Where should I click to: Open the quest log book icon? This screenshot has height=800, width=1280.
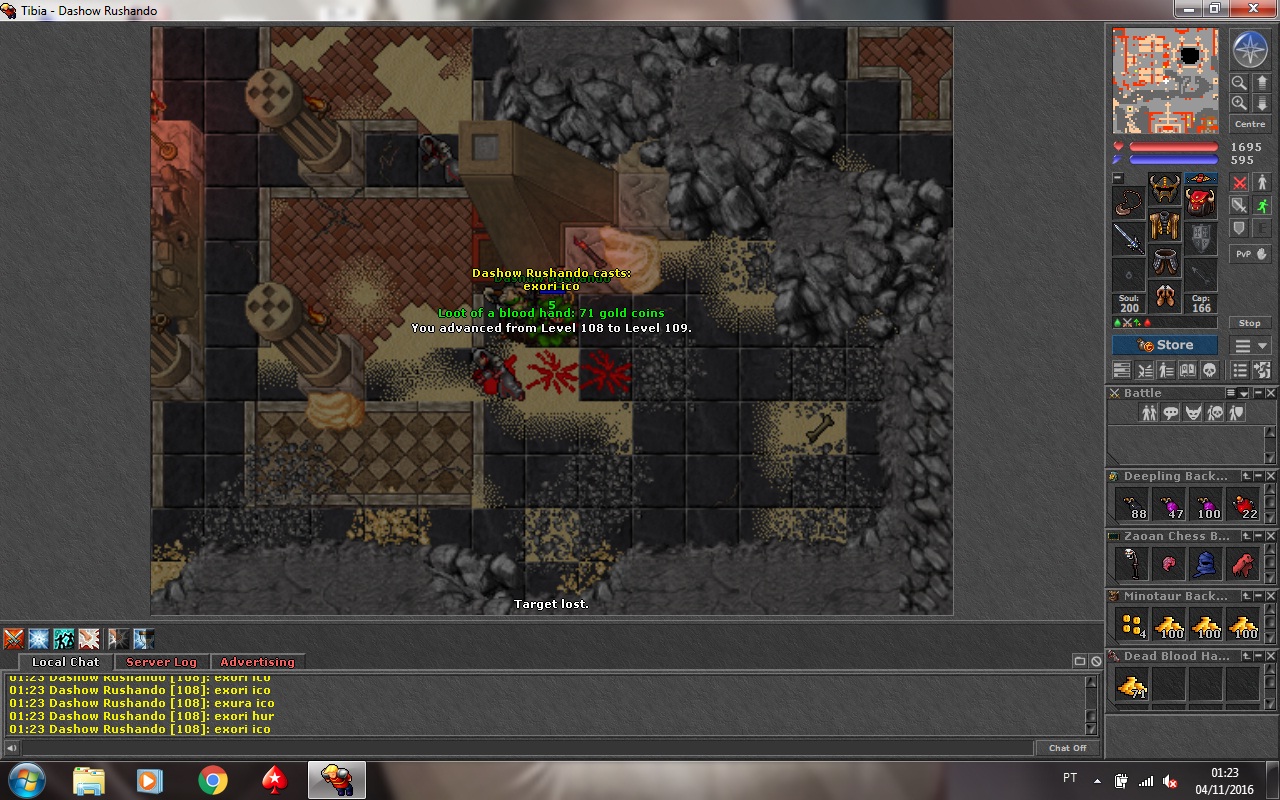1188,370
